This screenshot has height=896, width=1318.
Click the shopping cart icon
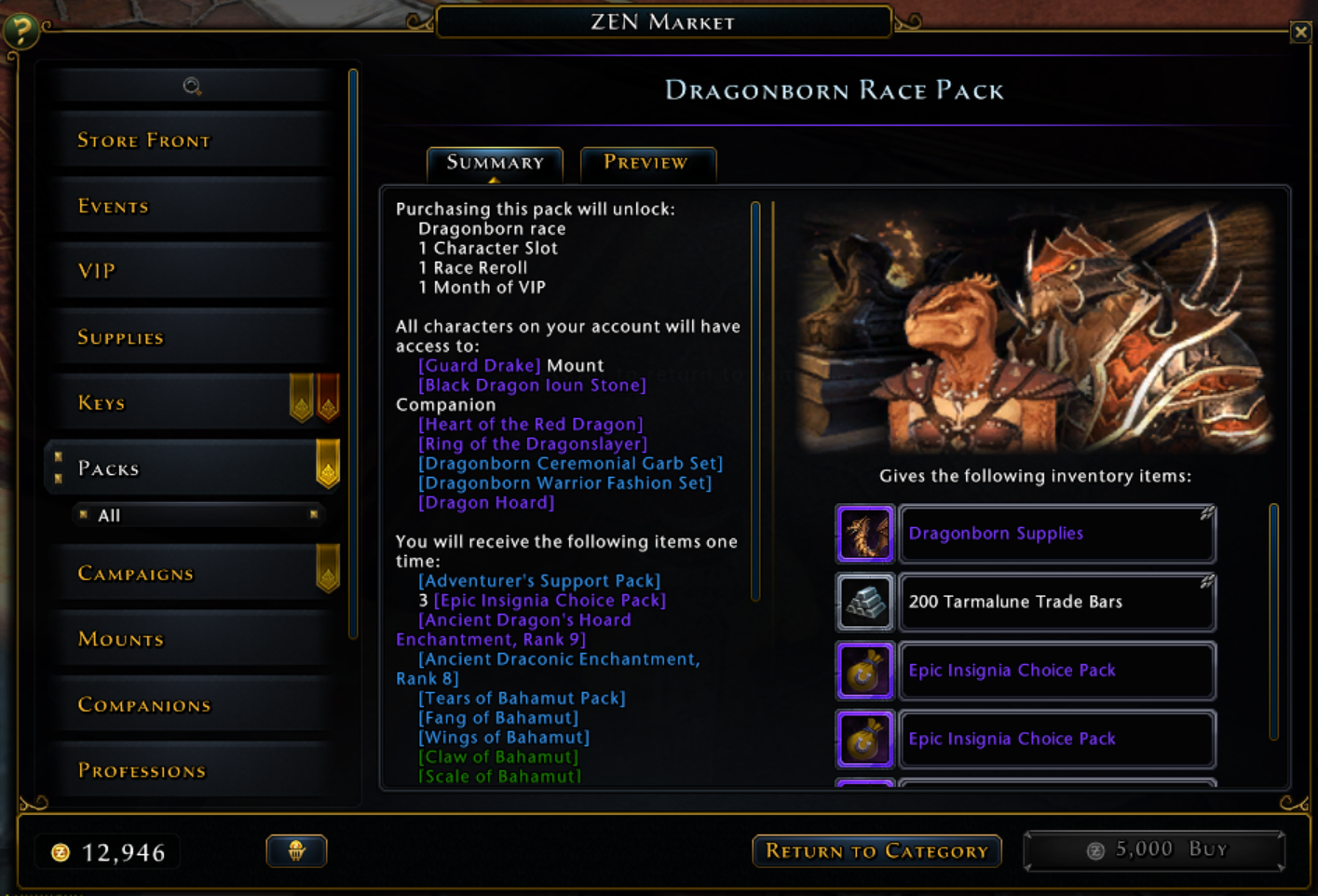click(295, 850)
